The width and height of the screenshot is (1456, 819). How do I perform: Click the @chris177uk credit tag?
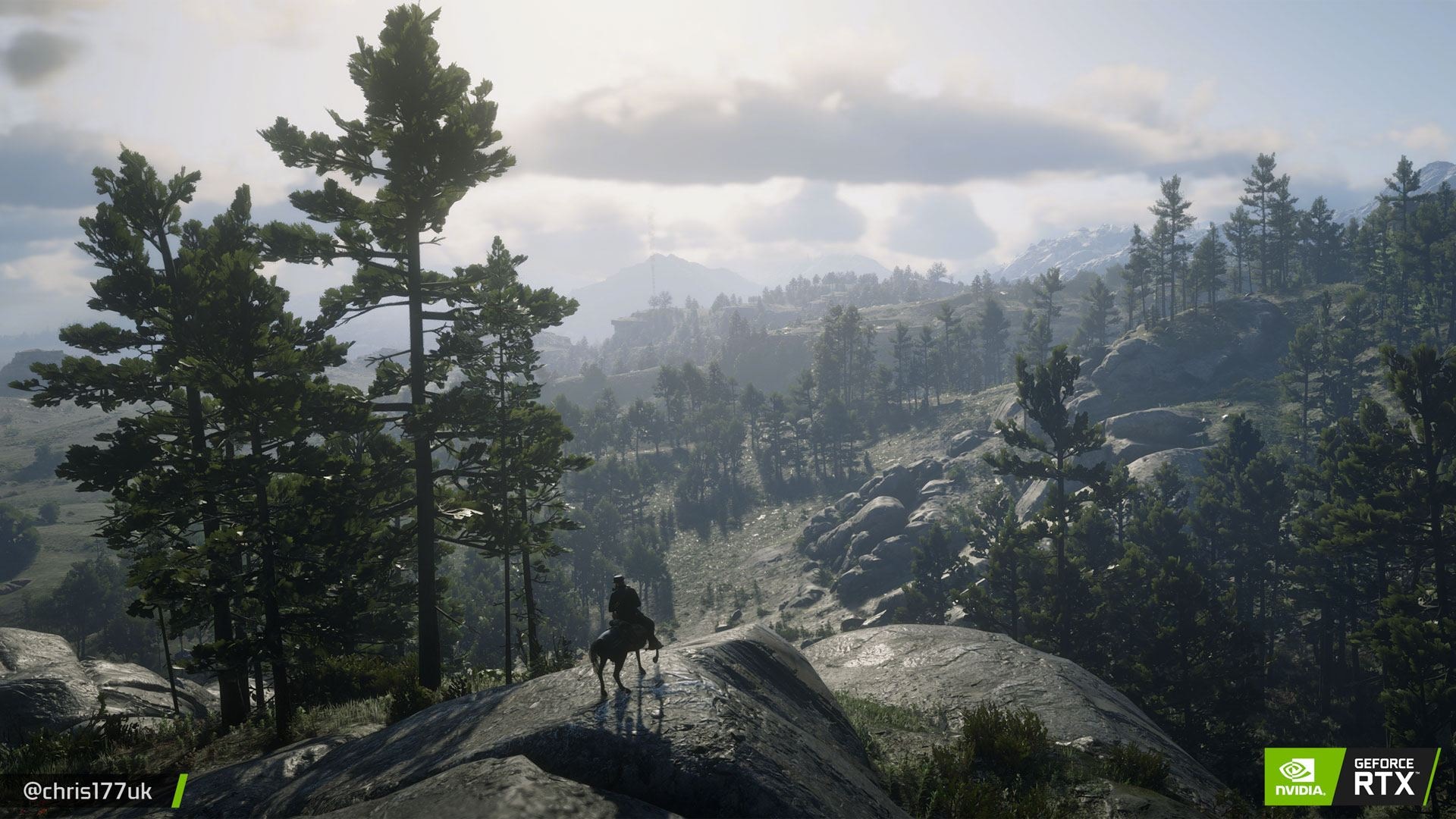(x=88, y=792)
